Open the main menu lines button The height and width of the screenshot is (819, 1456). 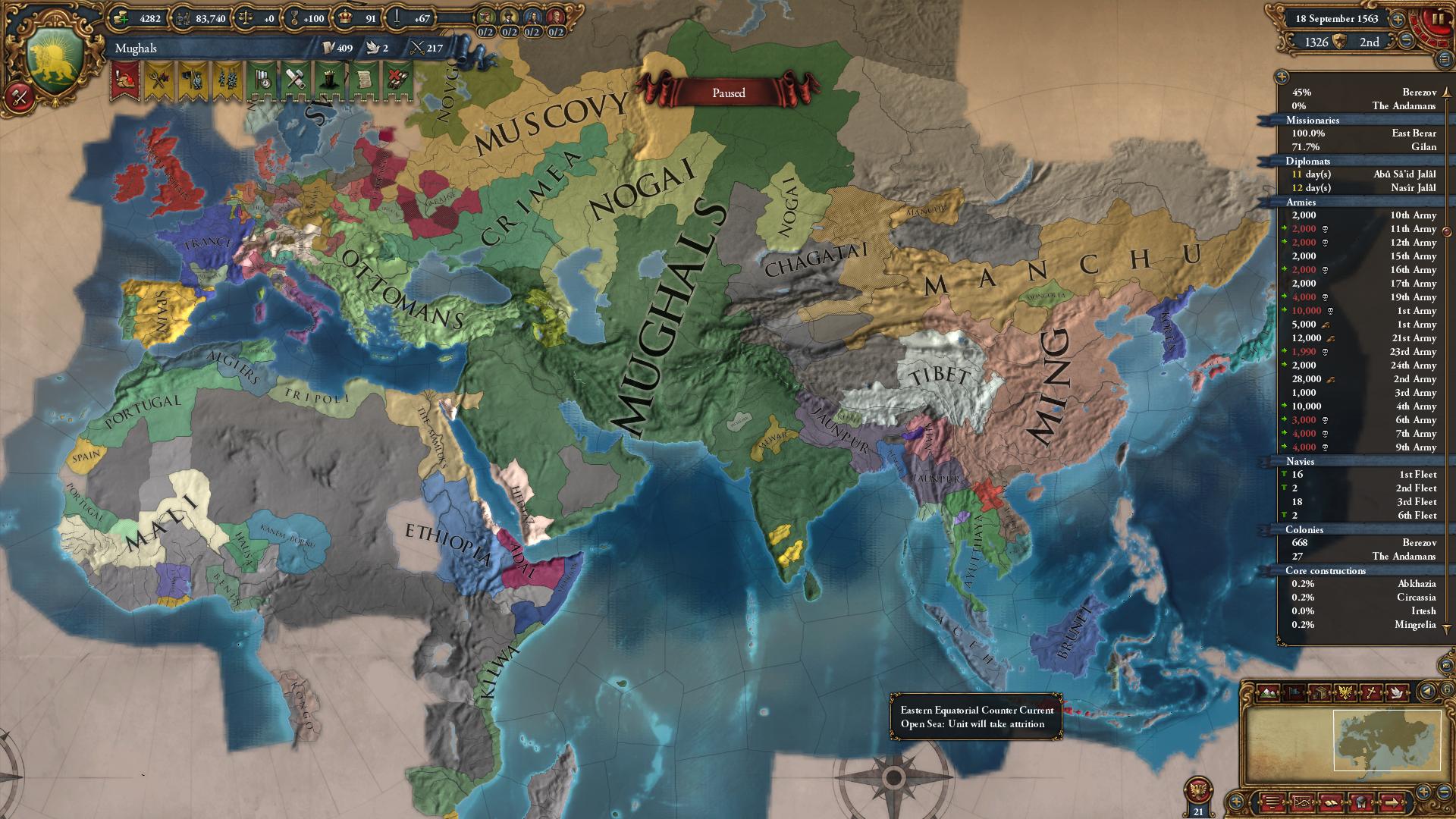pyautogui.click(x=1272, y=802)
